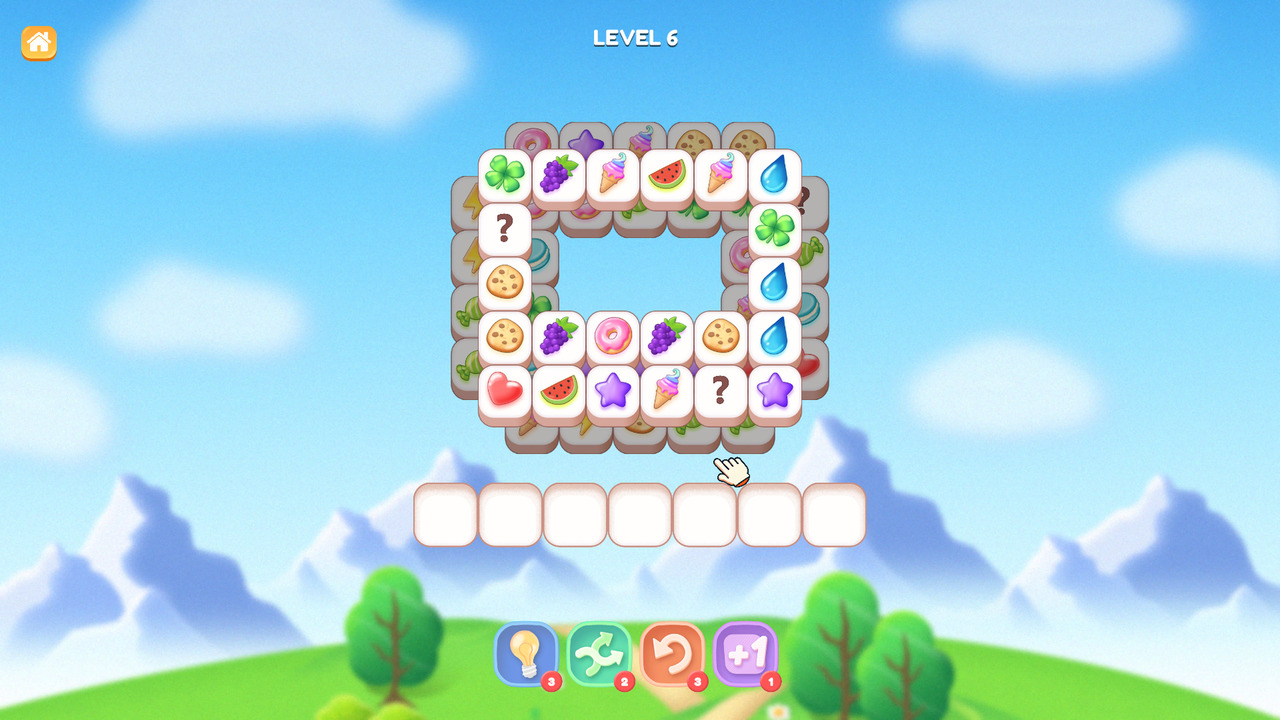The image size is (1280, 720).
Task: Select the grapes tile beside the donut
Action: [559, 336]
